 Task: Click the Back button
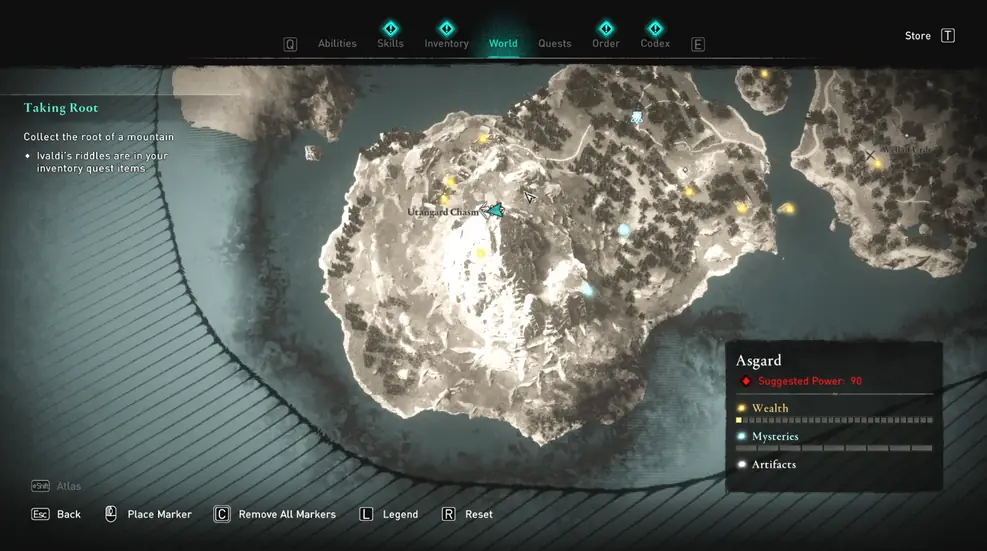68,514
